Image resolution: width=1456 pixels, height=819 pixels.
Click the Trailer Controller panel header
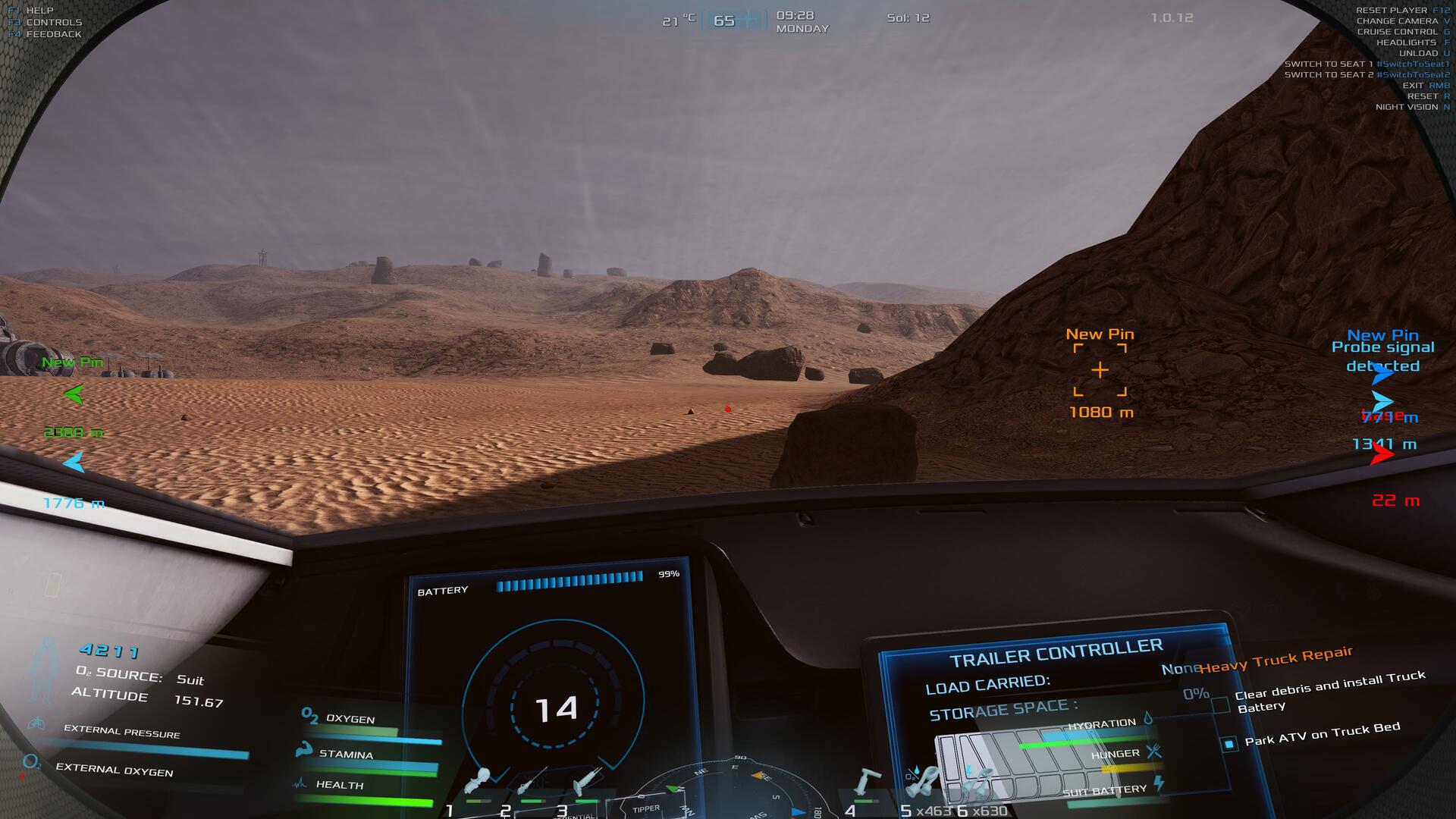tap(1056, 652)
